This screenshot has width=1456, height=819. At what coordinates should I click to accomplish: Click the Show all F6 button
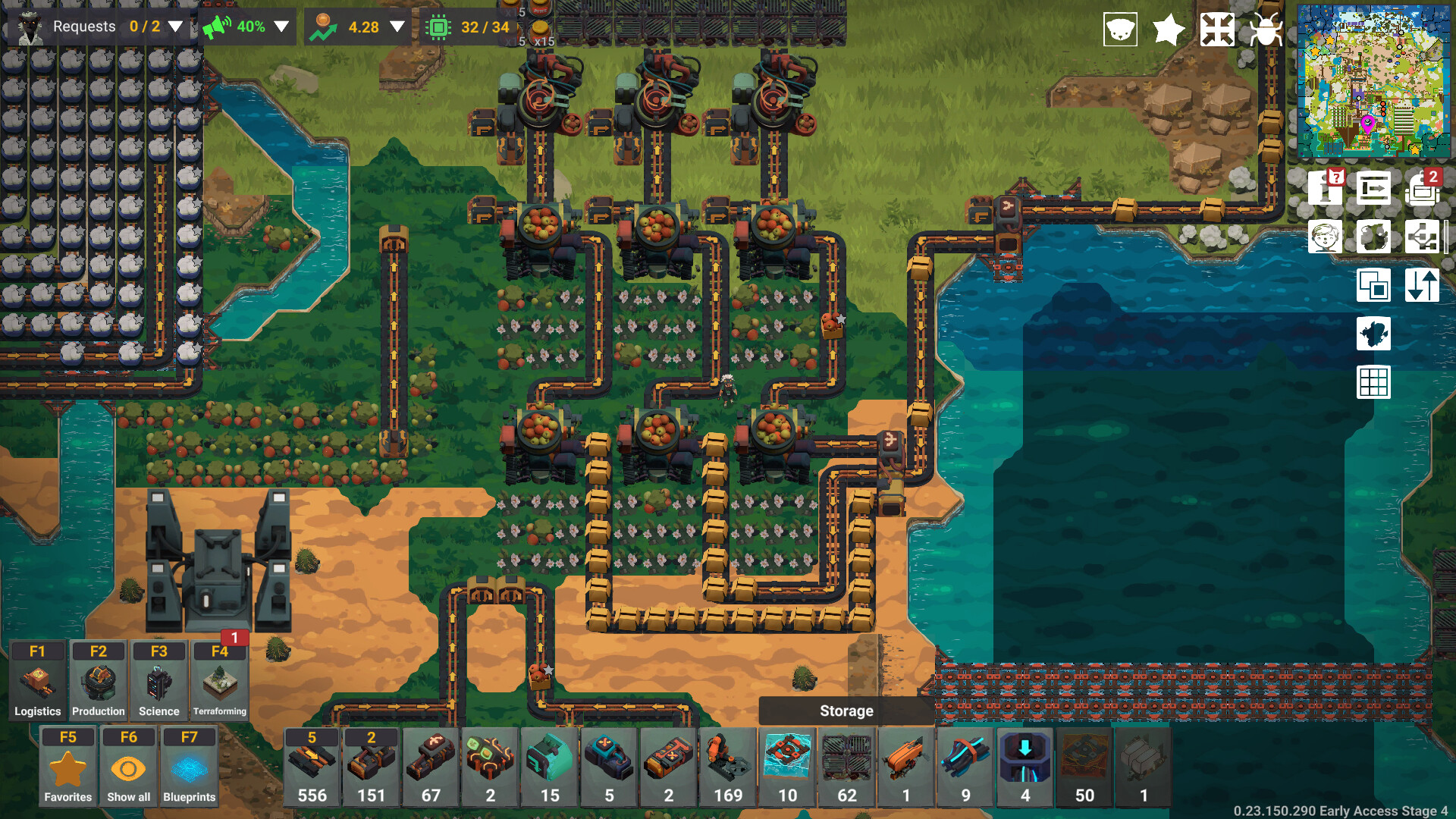(x=128, y=764)
